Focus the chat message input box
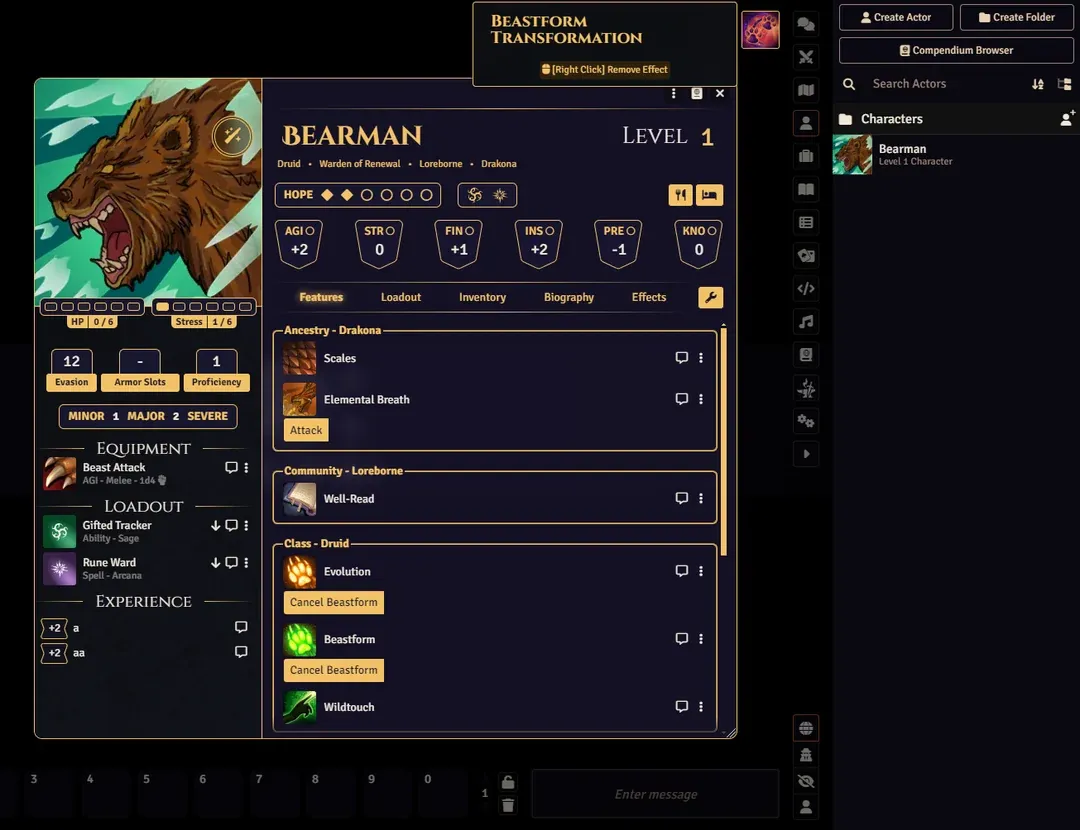The height and width of the screenshot is (830, 1080). (x=655, y=794)
